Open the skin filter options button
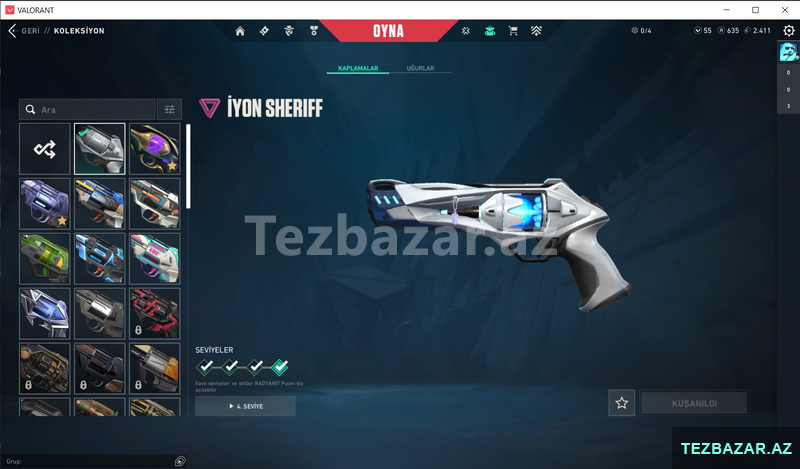 169,109
